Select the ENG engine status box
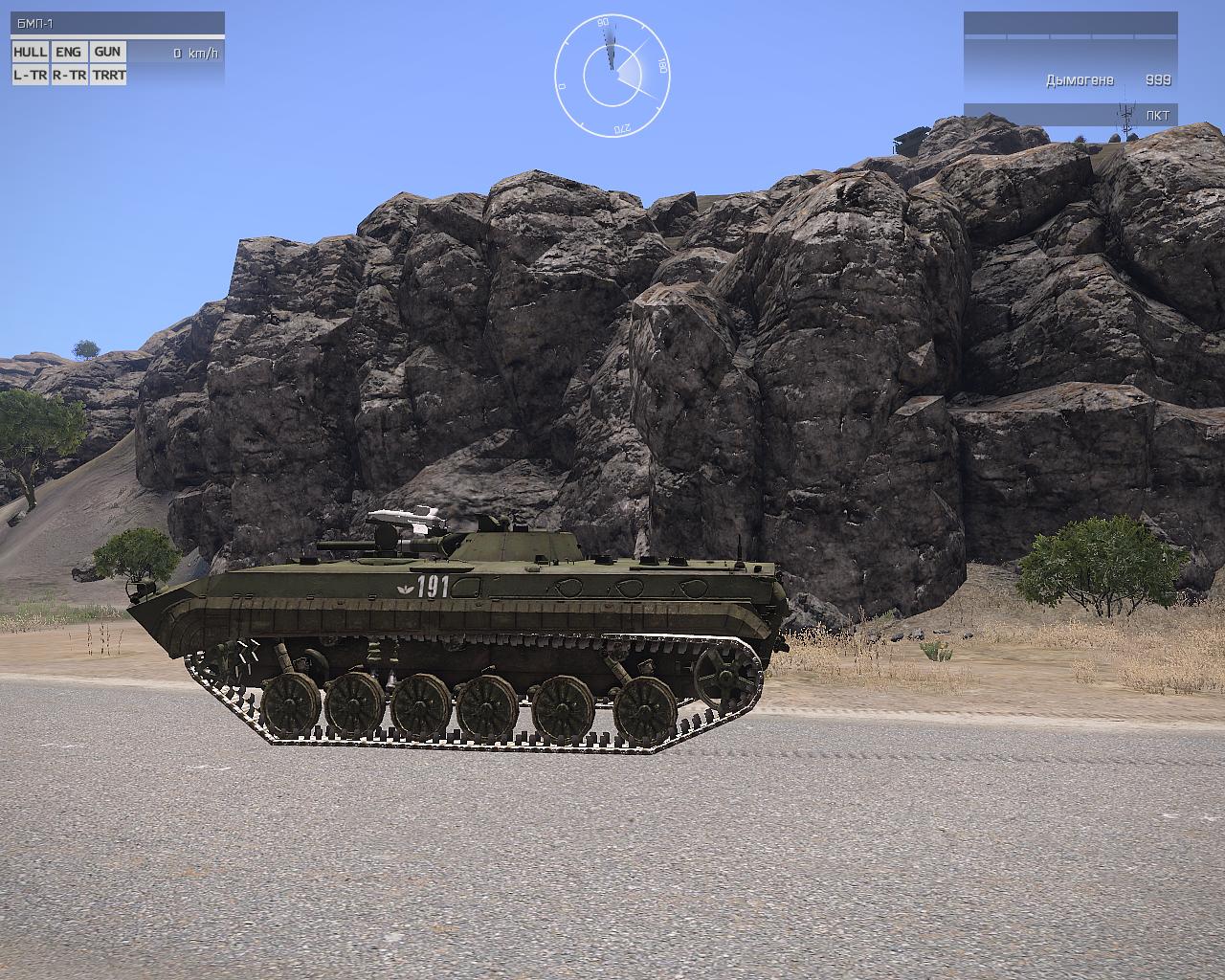Image resolution: width=1225 pixels, height=980 pixels. click(x=68, y=52)
